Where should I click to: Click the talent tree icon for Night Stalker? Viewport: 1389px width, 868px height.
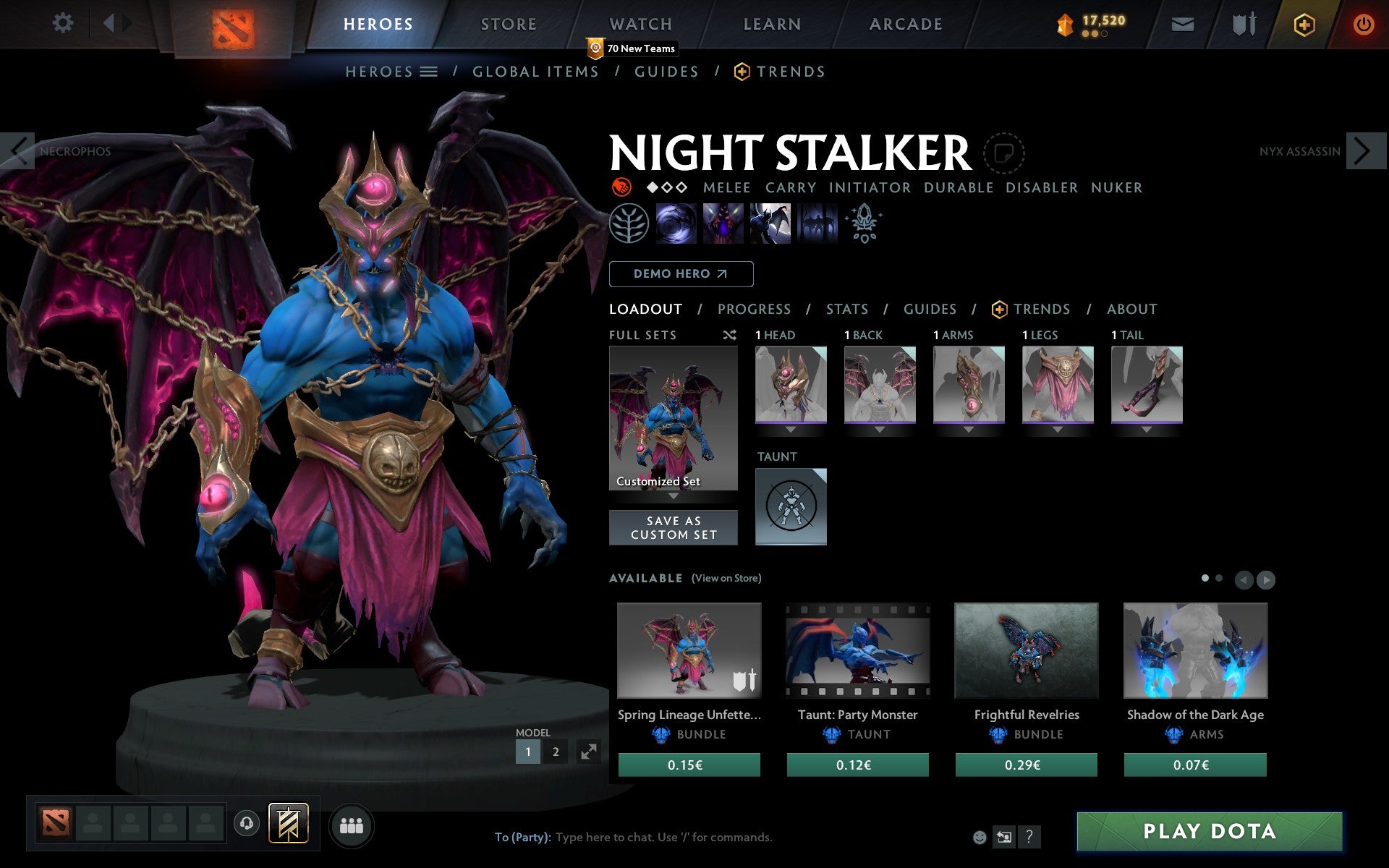click(629, 224)
